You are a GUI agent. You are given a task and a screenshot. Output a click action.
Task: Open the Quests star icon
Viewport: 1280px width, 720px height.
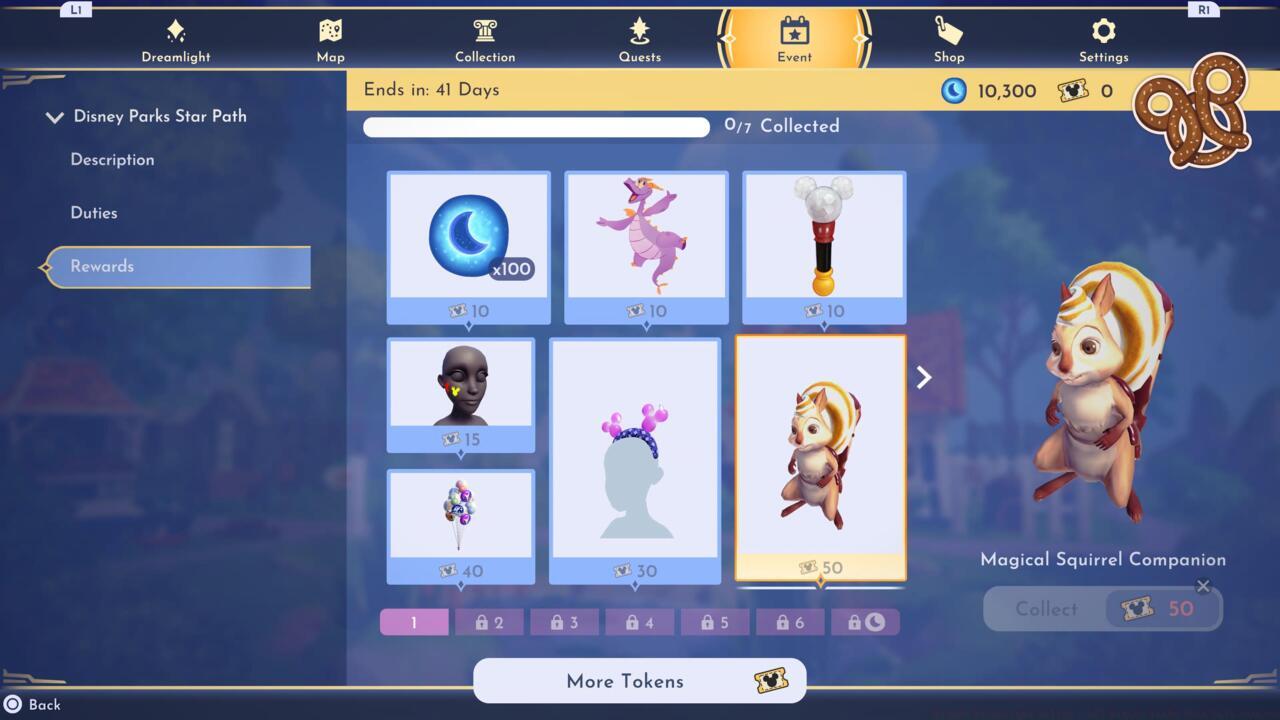coord(640,33)
